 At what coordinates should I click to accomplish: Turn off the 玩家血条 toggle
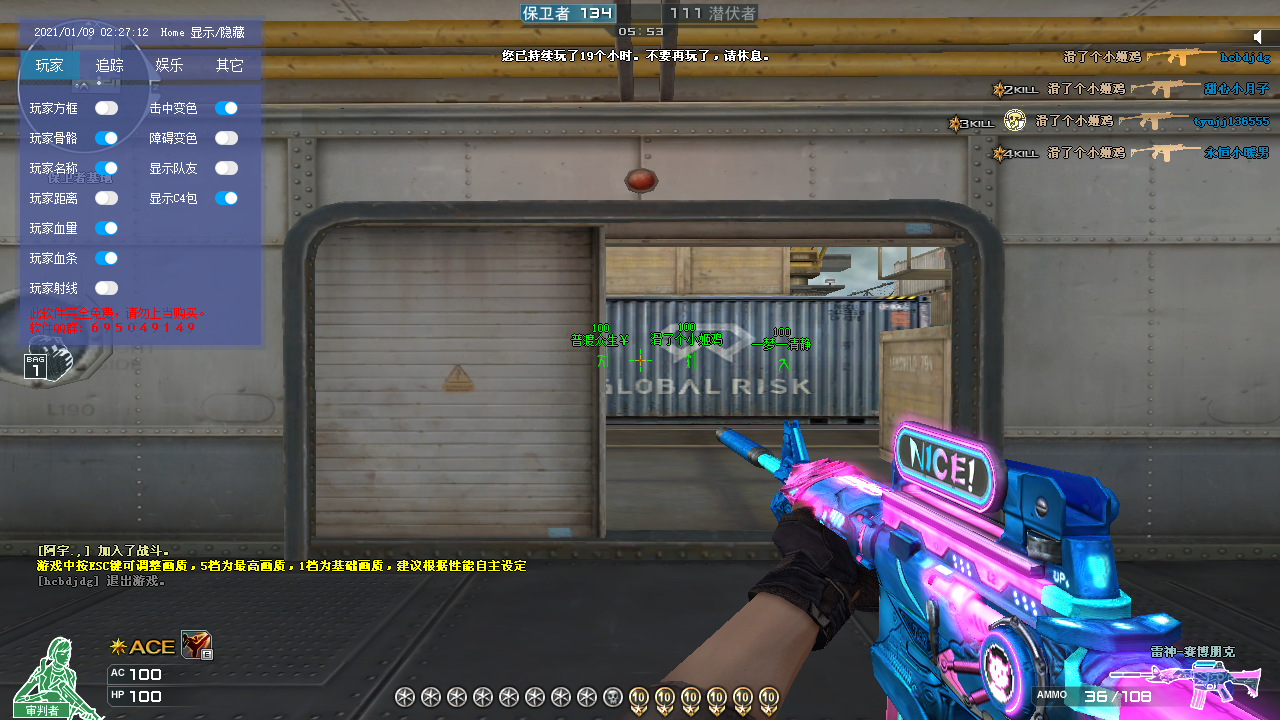click(106, 258)
